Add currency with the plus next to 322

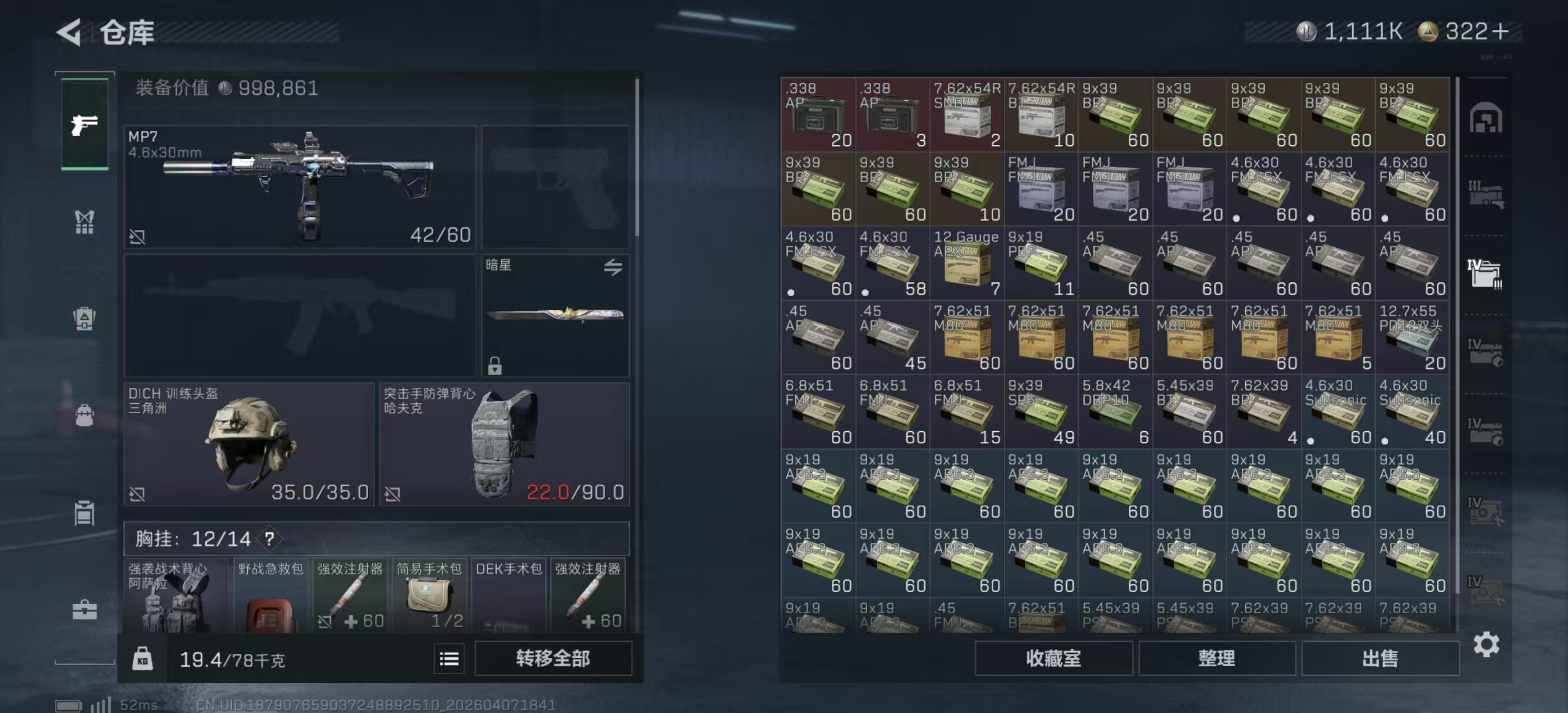point(1501,32)
